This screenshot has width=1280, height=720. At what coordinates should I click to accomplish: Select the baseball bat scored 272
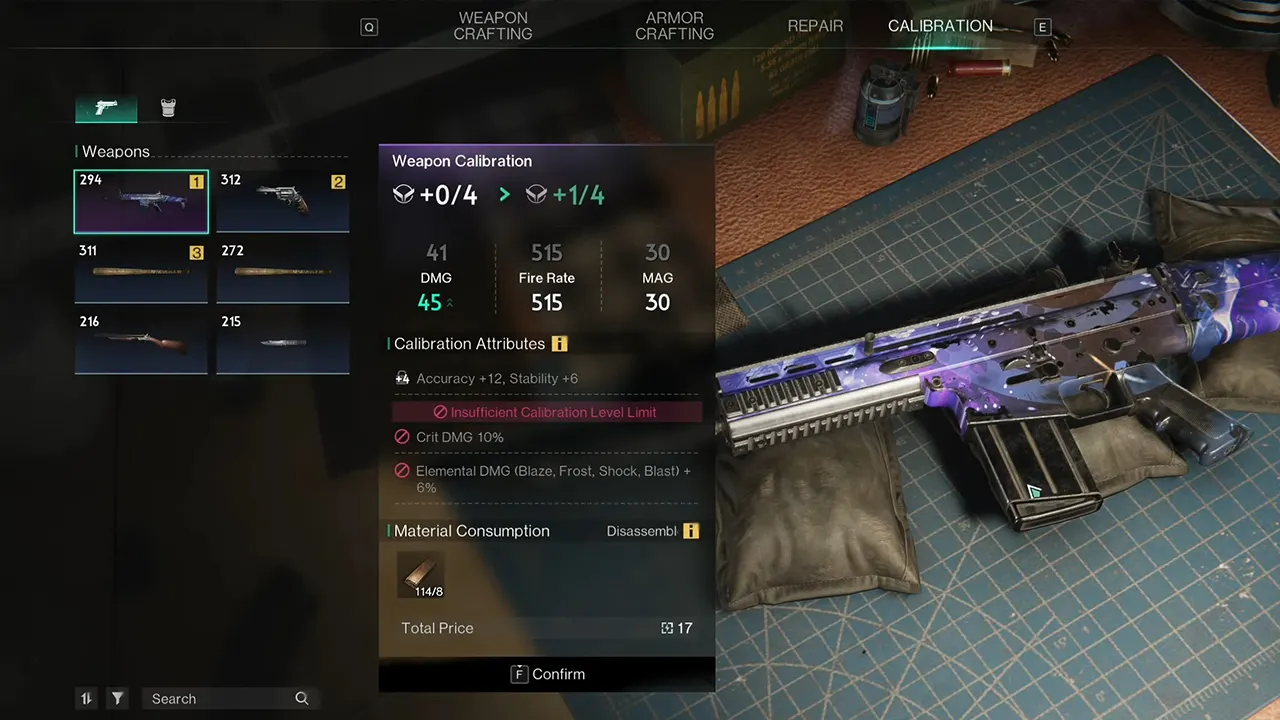[x=283, y=272]
